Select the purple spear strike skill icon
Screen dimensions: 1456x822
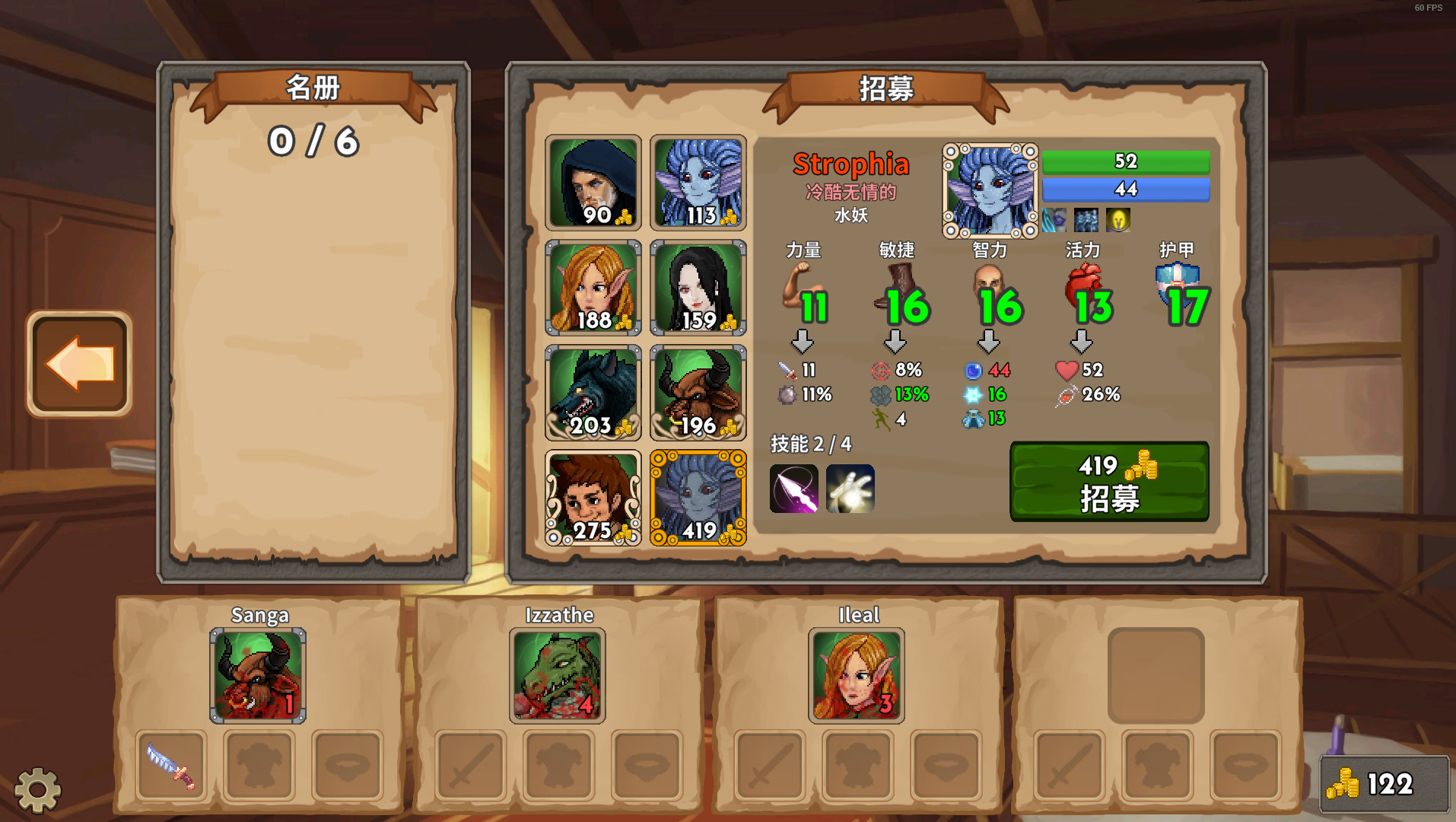click(793, 490)
